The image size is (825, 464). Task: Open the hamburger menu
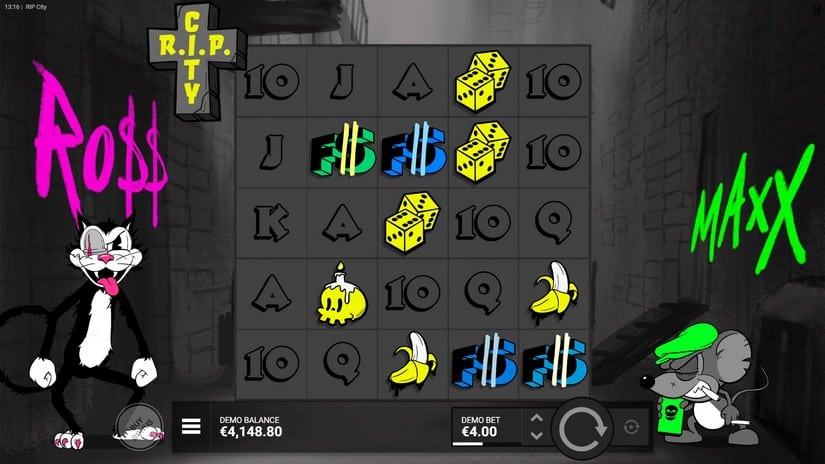[191, 427]
